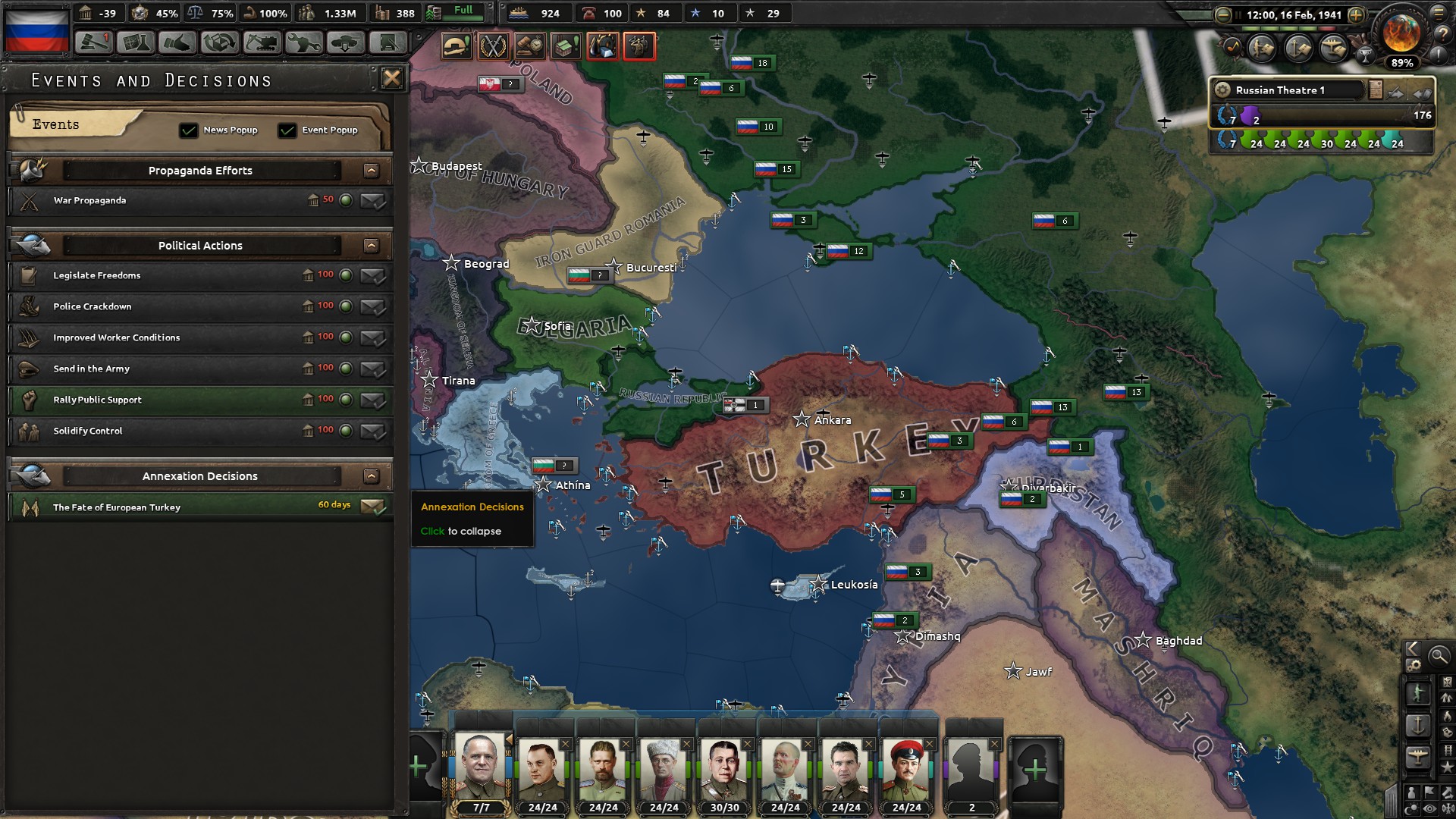This screenshot has height=819, width=1456.
Task: Open map settings with the gear icon bottom right
Action: pyautogui.click(x=1414, y=665)
